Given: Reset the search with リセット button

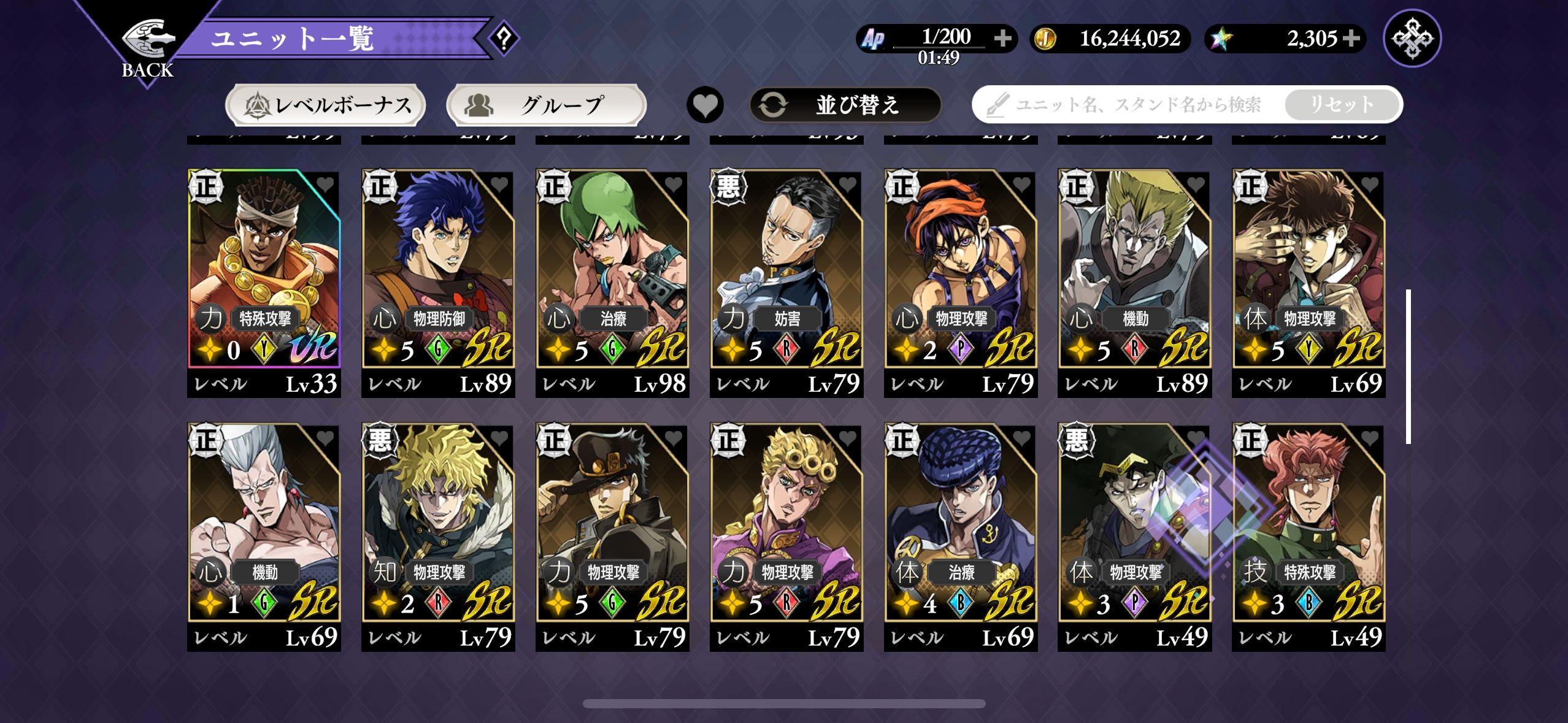Looking at the screenshot, I should click(1341, 105).
